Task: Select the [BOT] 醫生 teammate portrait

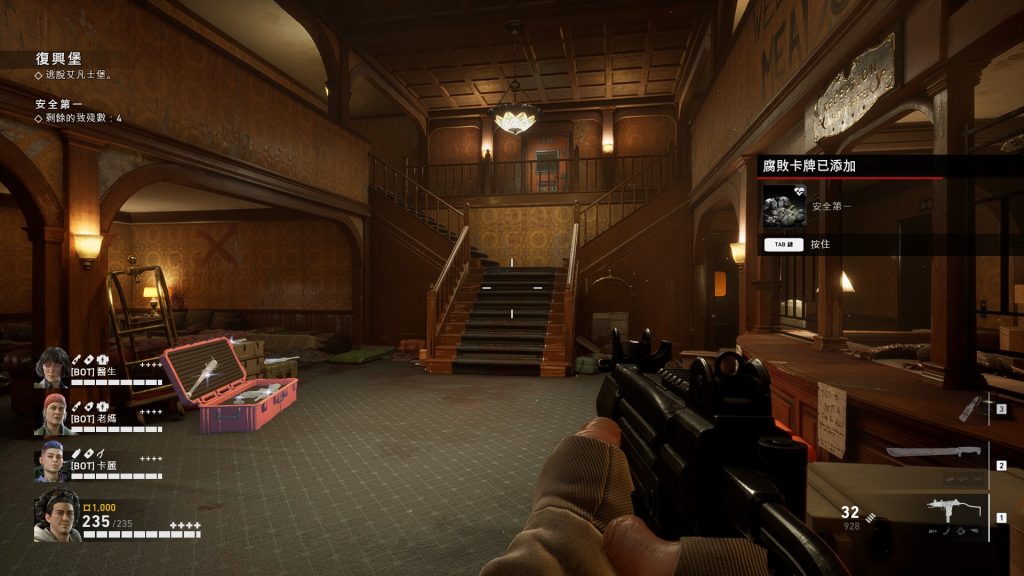Action: coord(51,367)
